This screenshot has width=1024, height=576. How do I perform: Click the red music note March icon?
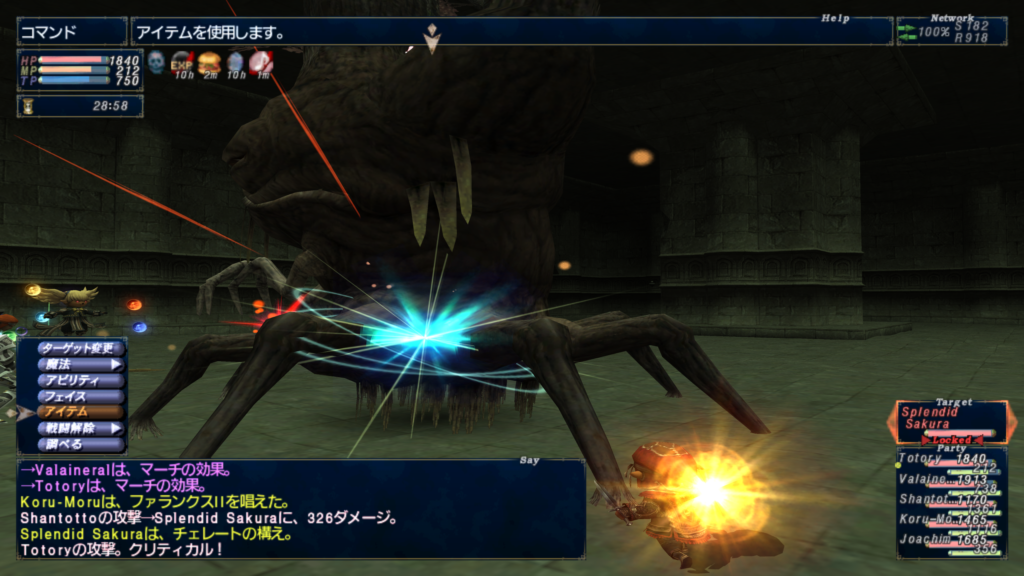[260, 63]
